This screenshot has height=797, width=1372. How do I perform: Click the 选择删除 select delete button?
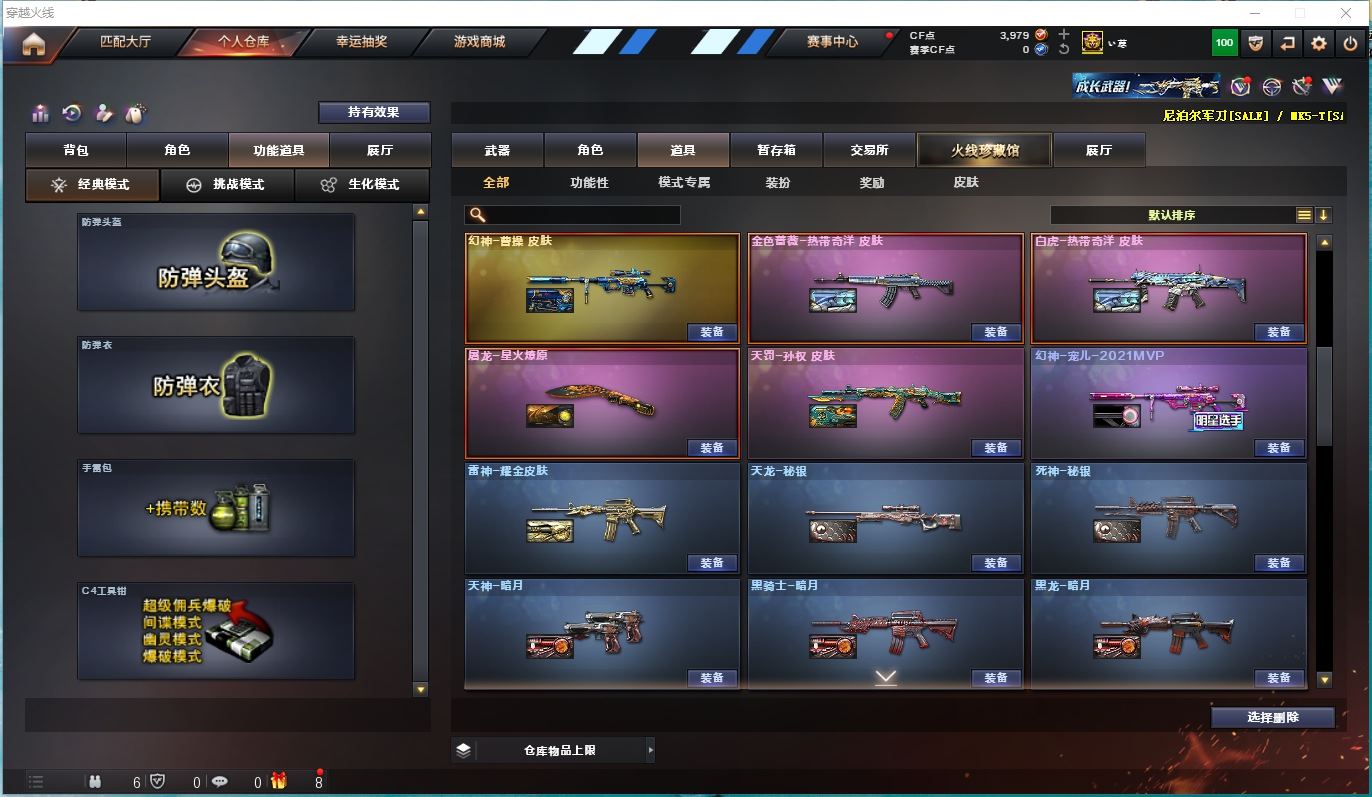coord(1272,717)
